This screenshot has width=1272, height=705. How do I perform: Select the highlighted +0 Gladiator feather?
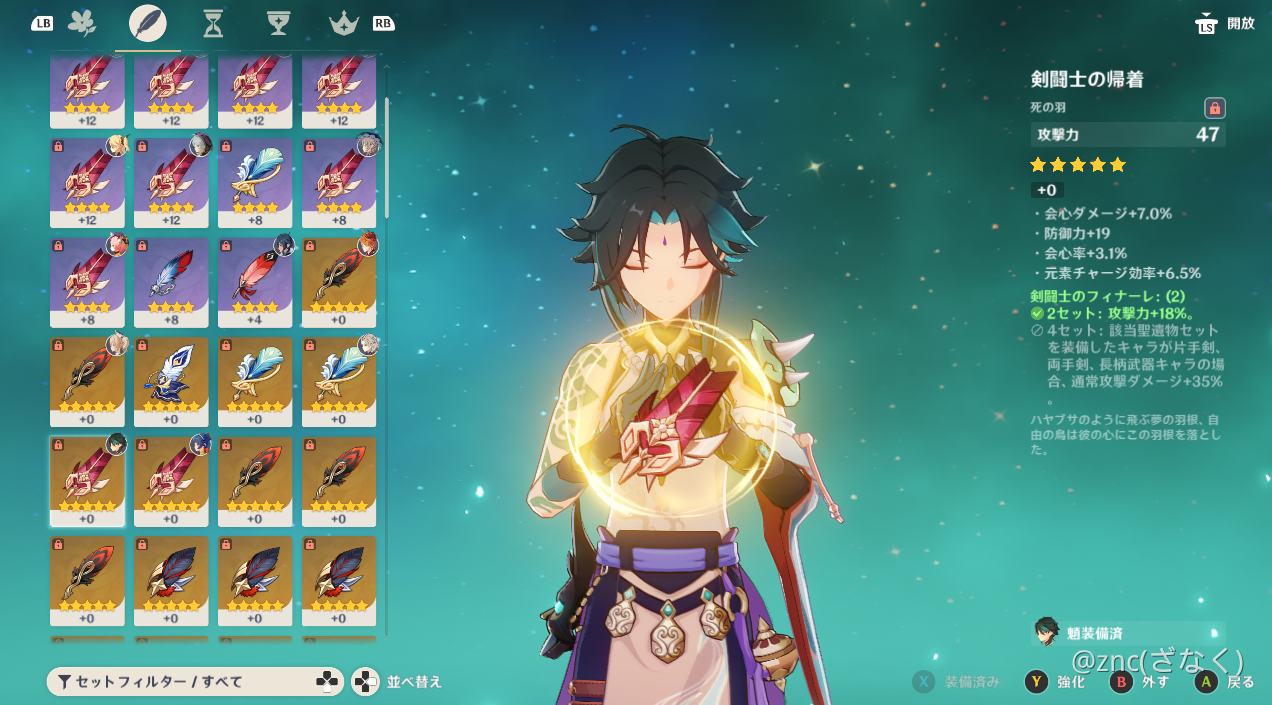tap(87, 481)
